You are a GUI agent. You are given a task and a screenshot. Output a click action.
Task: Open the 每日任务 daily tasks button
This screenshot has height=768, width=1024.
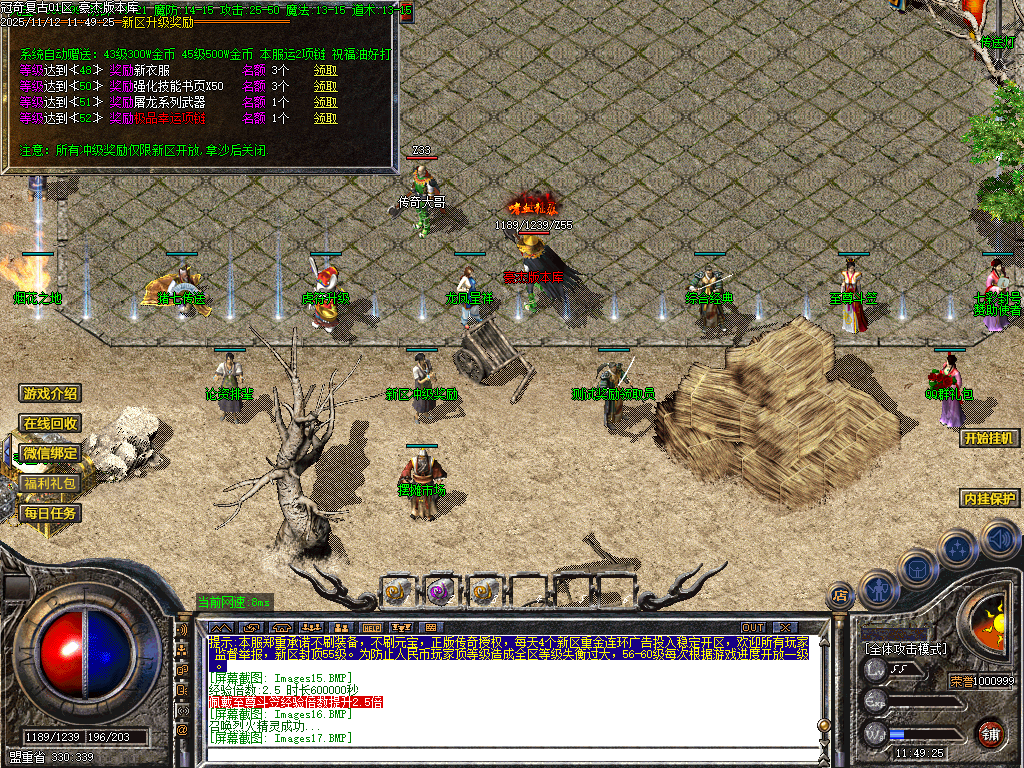pyautogui.click(x=51, y=514)
